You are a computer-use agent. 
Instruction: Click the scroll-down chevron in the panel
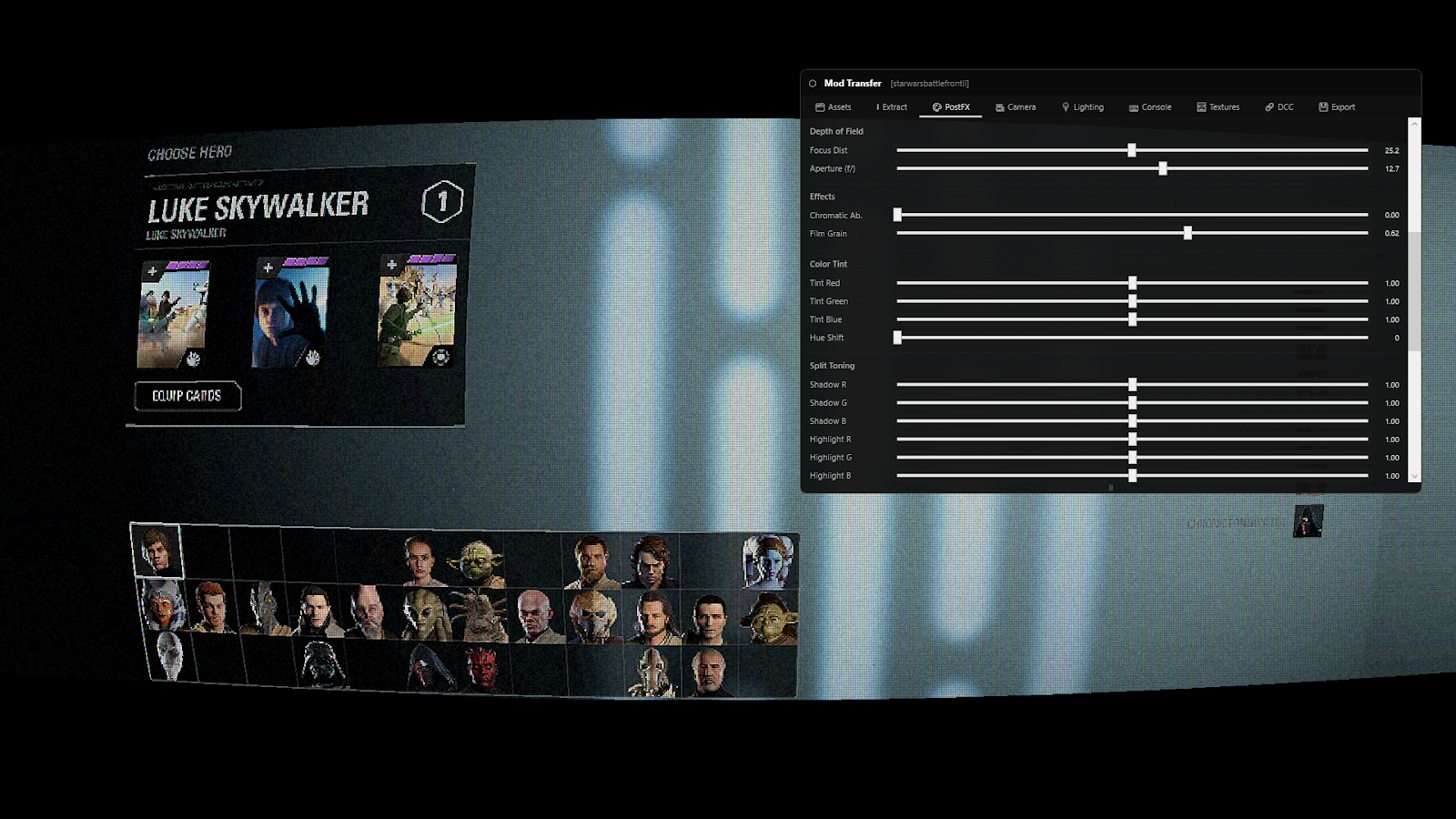1413,476
